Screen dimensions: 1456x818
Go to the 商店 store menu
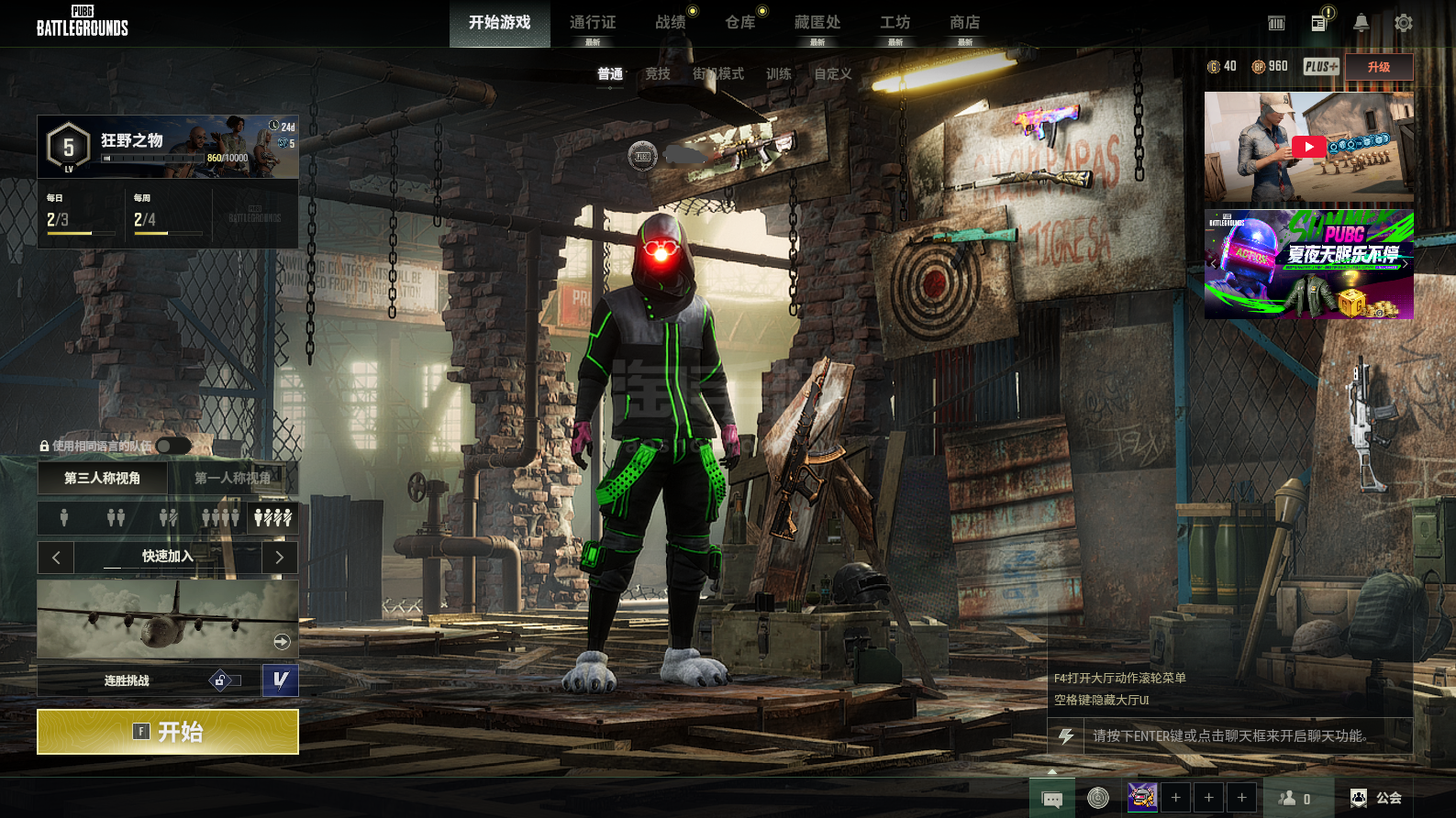[x=965, y=23]
